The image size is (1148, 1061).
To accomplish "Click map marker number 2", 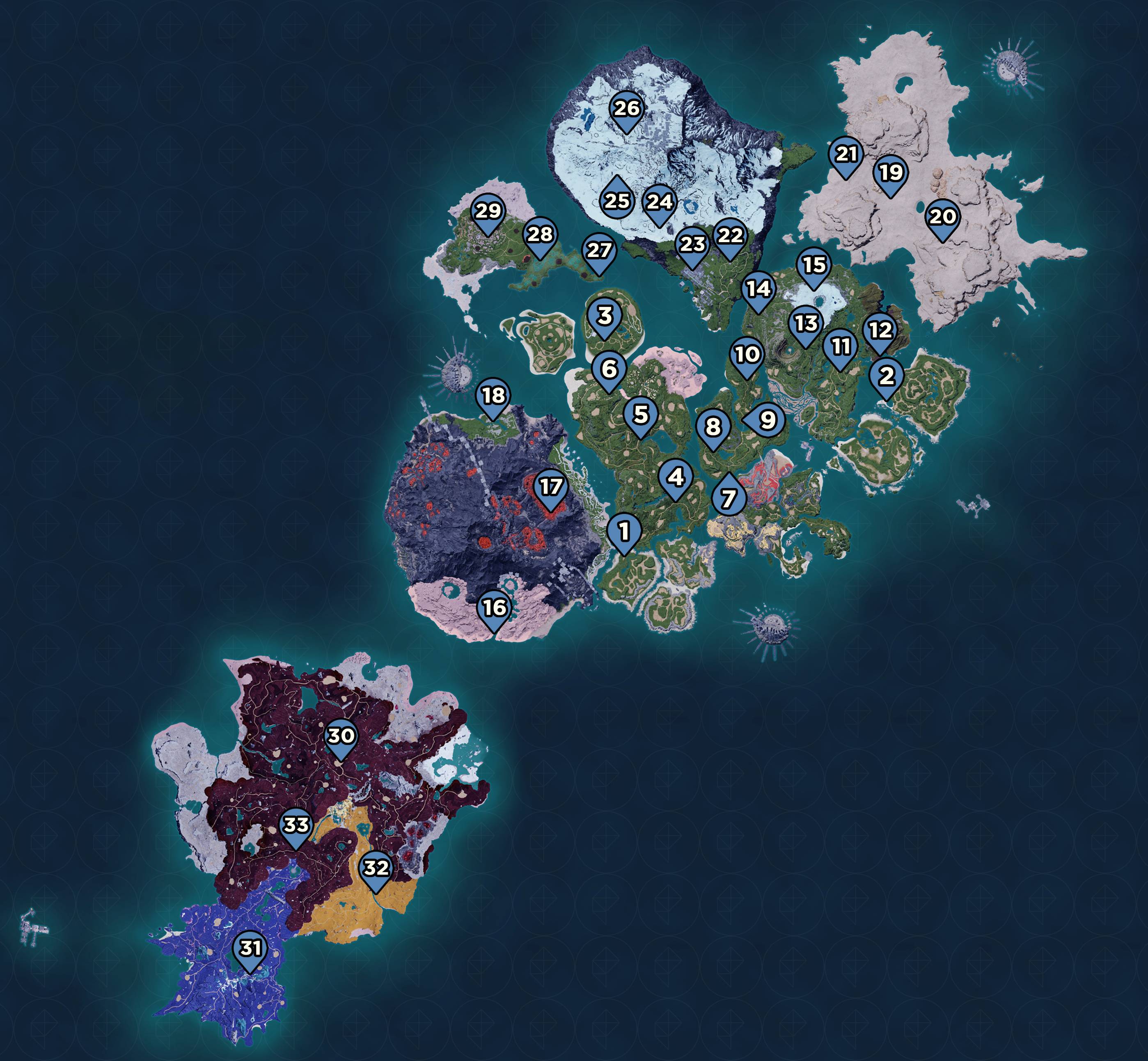I will [x=886, y=376].
